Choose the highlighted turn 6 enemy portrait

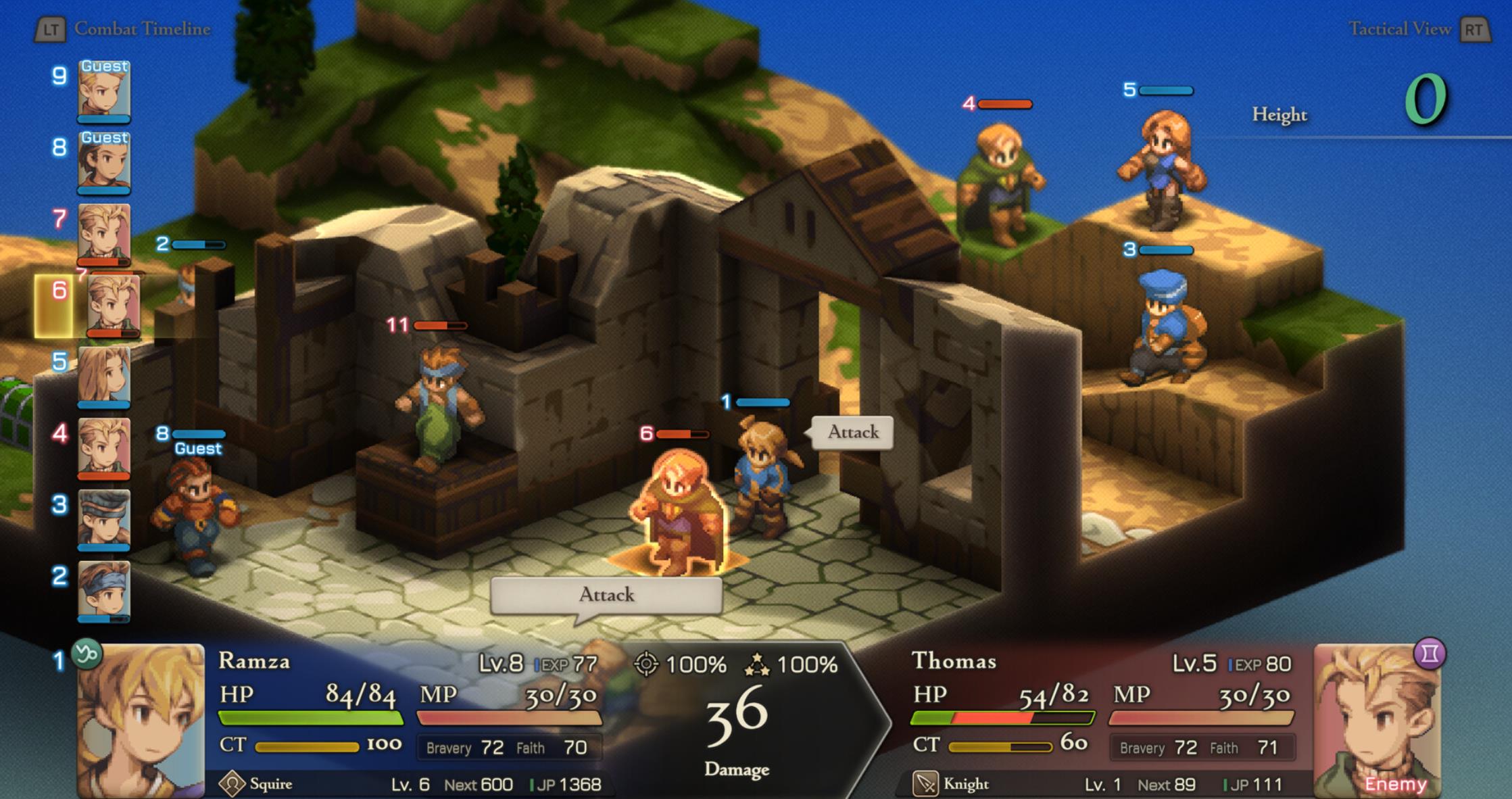coord(113,306)
